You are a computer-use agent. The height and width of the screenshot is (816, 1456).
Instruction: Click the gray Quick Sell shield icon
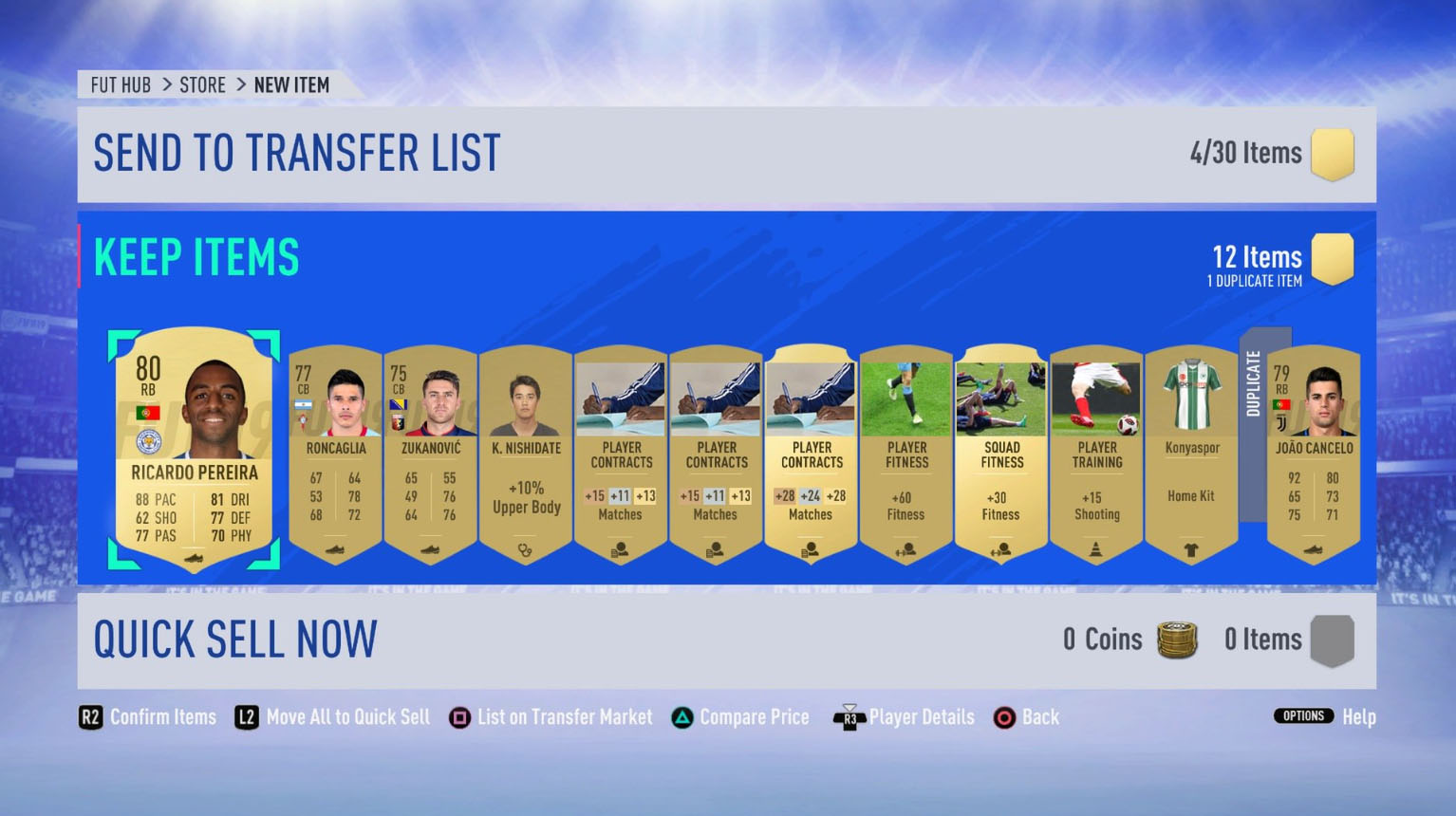1333,640
